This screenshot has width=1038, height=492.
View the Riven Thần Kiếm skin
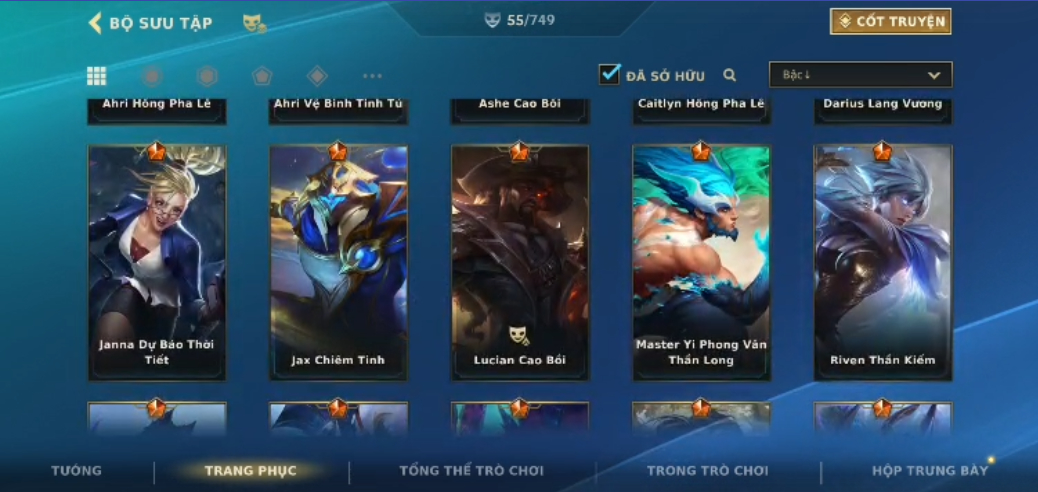point(883,262)
